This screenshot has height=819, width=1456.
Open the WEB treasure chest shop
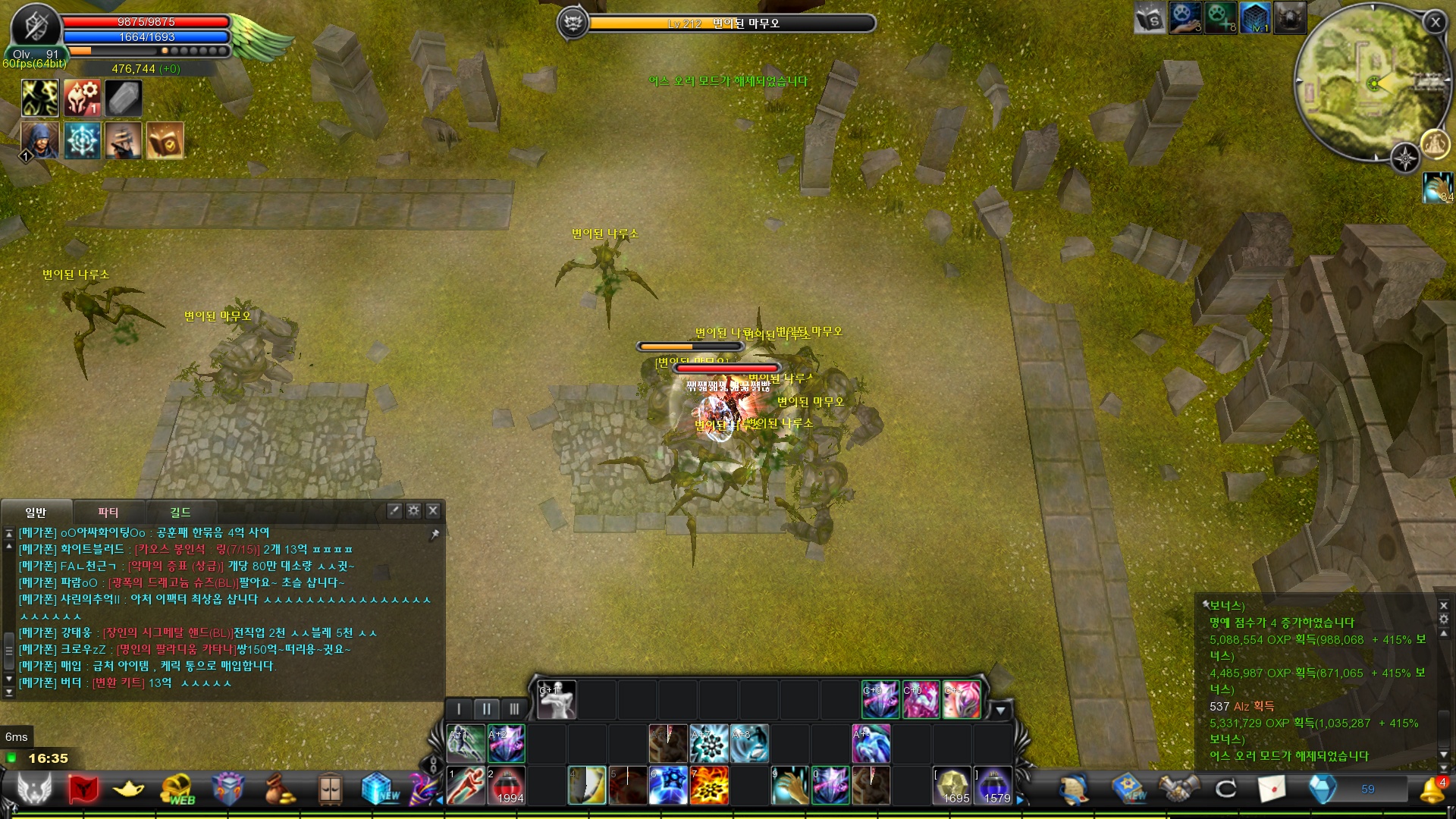pos(178,789)
